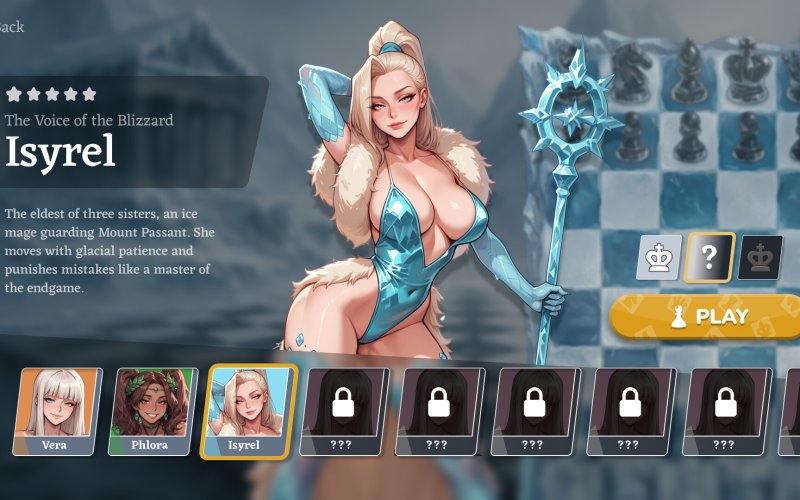The image size is (800, 500).
Task: Select the Vera character portrait
Action: (x=57, y=411)
